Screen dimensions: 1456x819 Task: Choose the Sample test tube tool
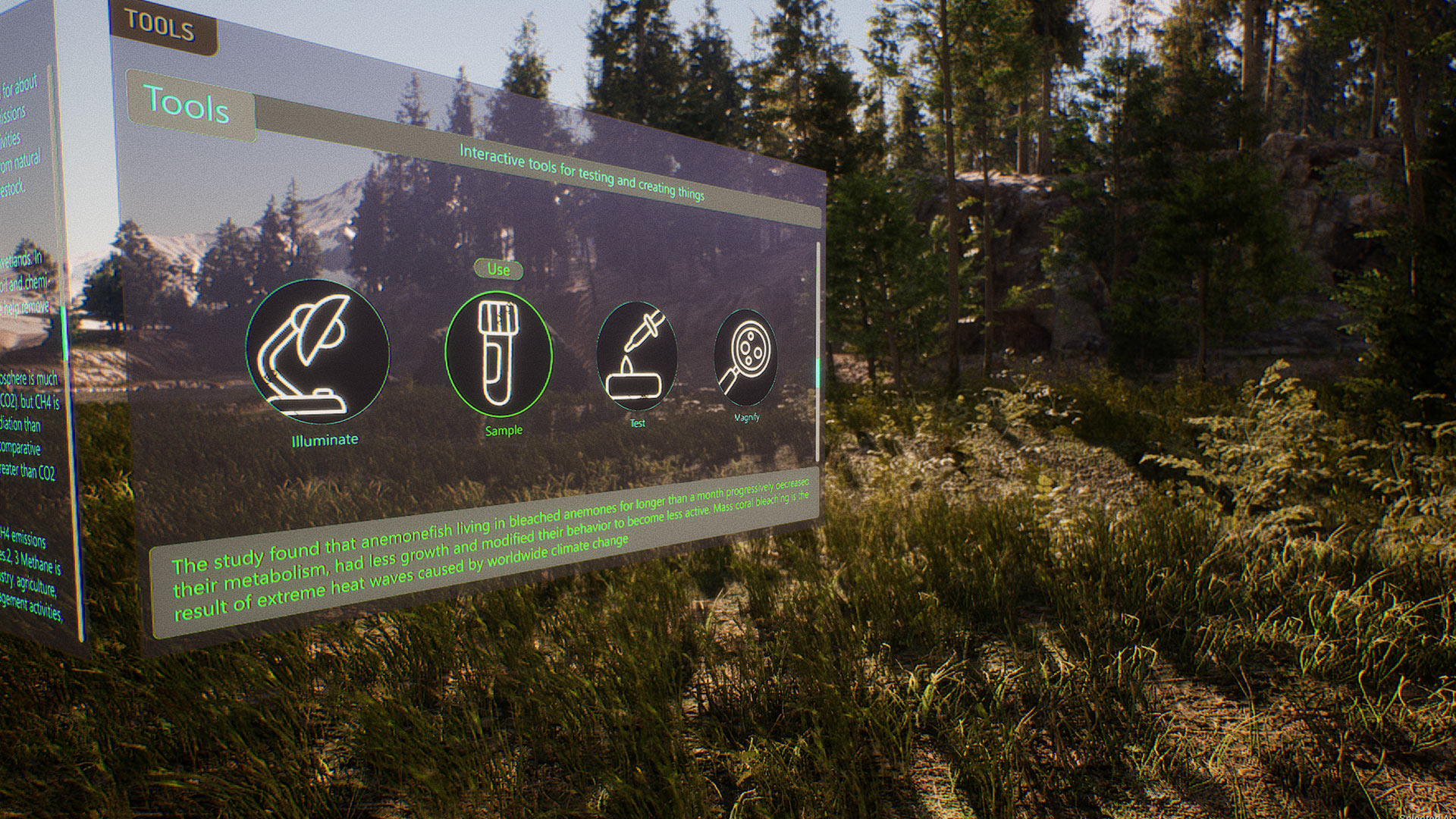[x=498, y=353]
